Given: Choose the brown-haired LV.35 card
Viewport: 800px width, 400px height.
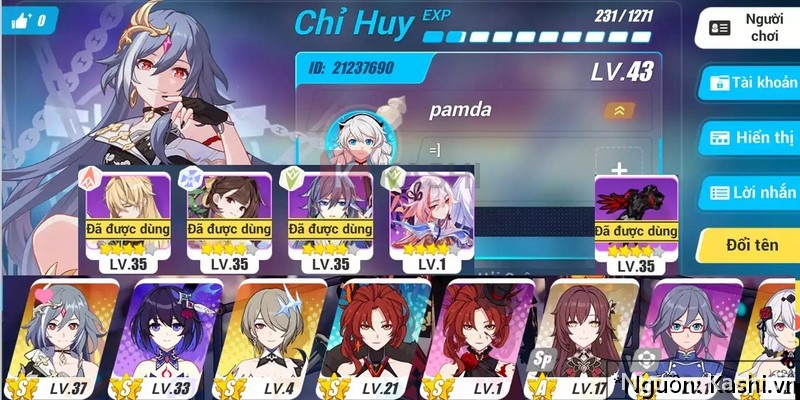Looking at the screenshot, I should [x=229, y=222].
